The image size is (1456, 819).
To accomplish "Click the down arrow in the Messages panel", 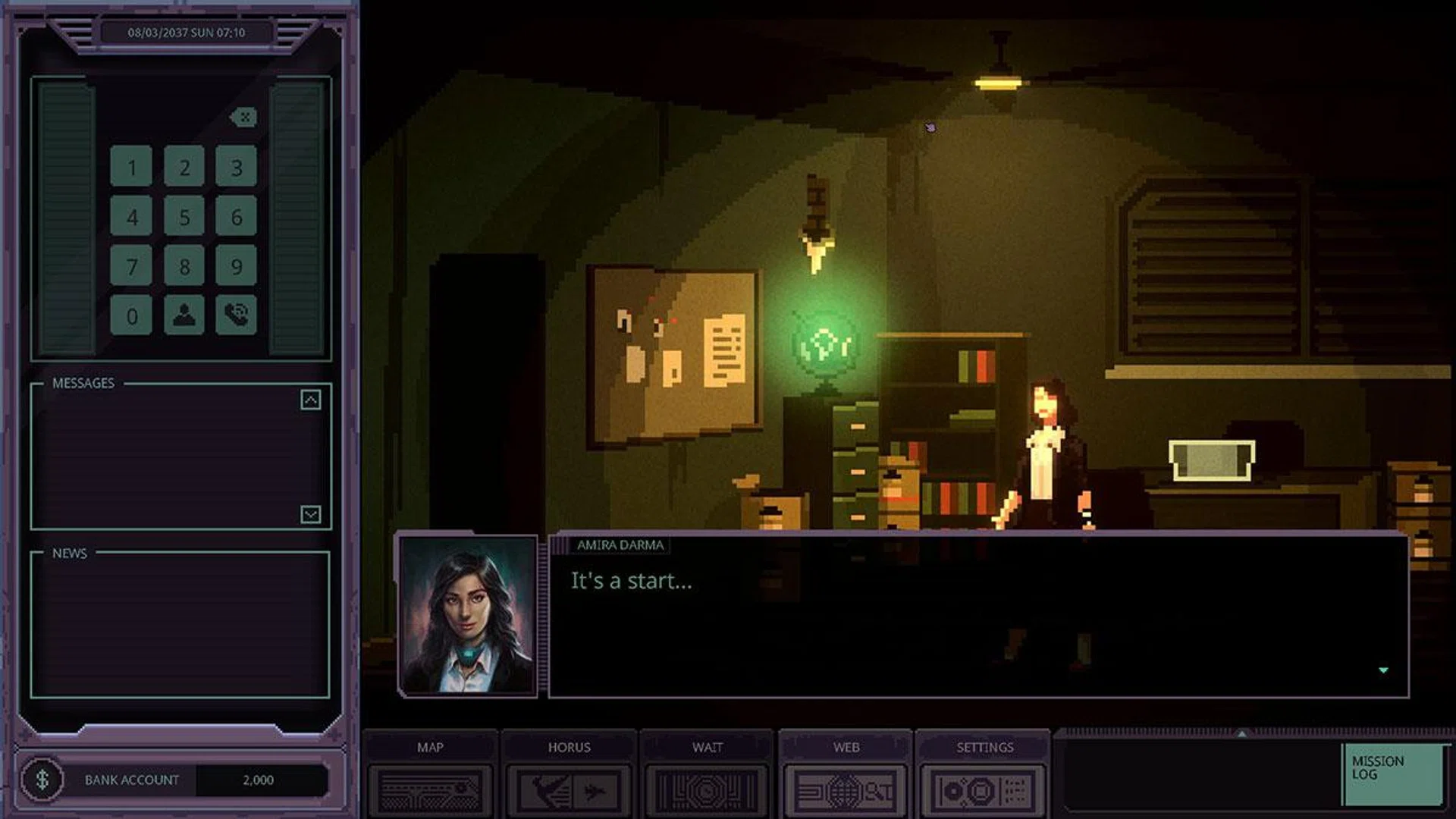I will (x=310, y=514).
